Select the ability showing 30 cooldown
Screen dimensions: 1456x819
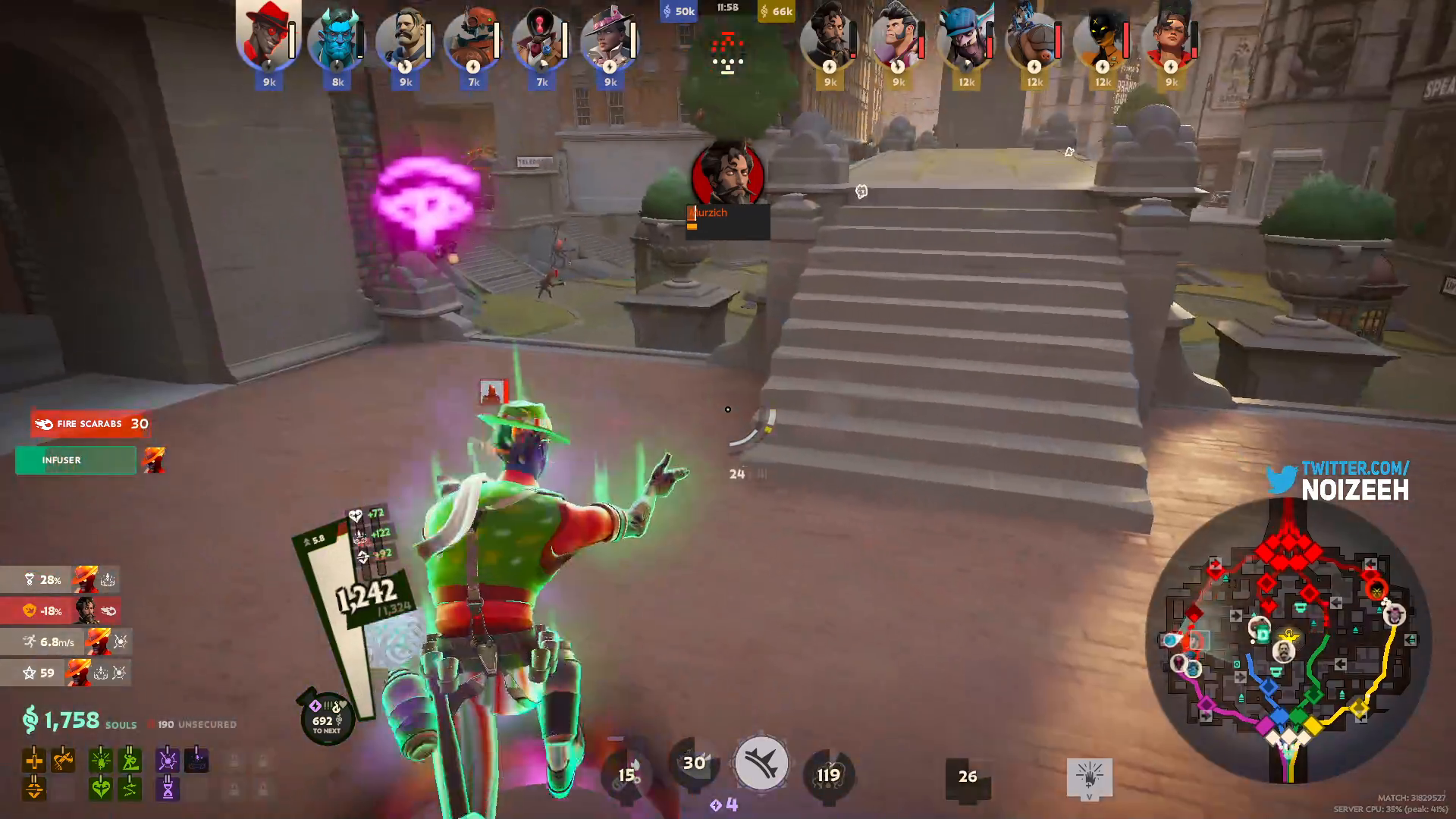[x=694, y=763]
